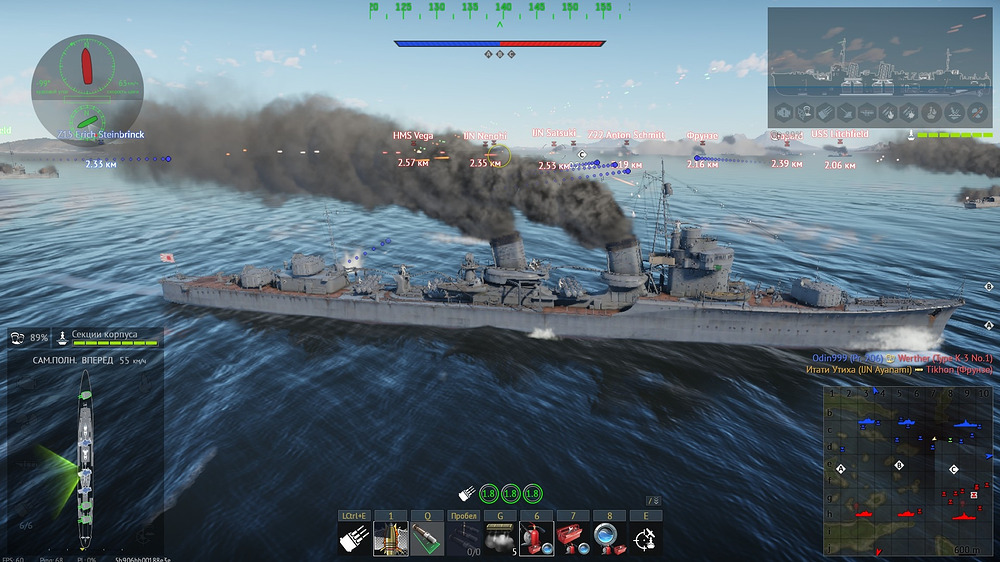Select the main gun turret weapon slot
This screenshot has width=1000, height=562.
coord(354,538)
